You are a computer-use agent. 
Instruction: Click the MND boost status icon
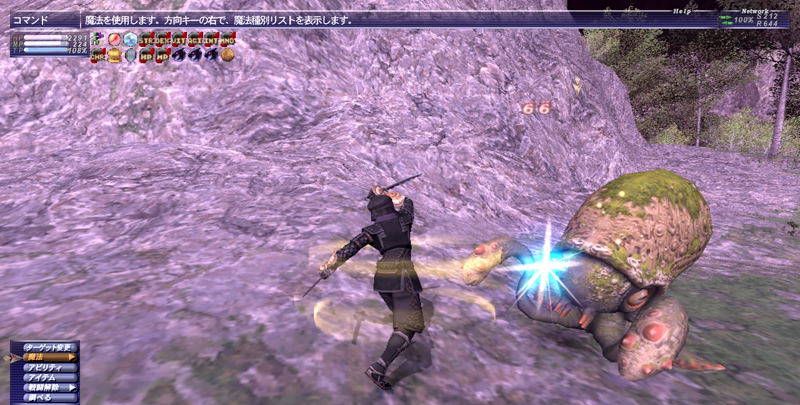click(x=228, y=39)
